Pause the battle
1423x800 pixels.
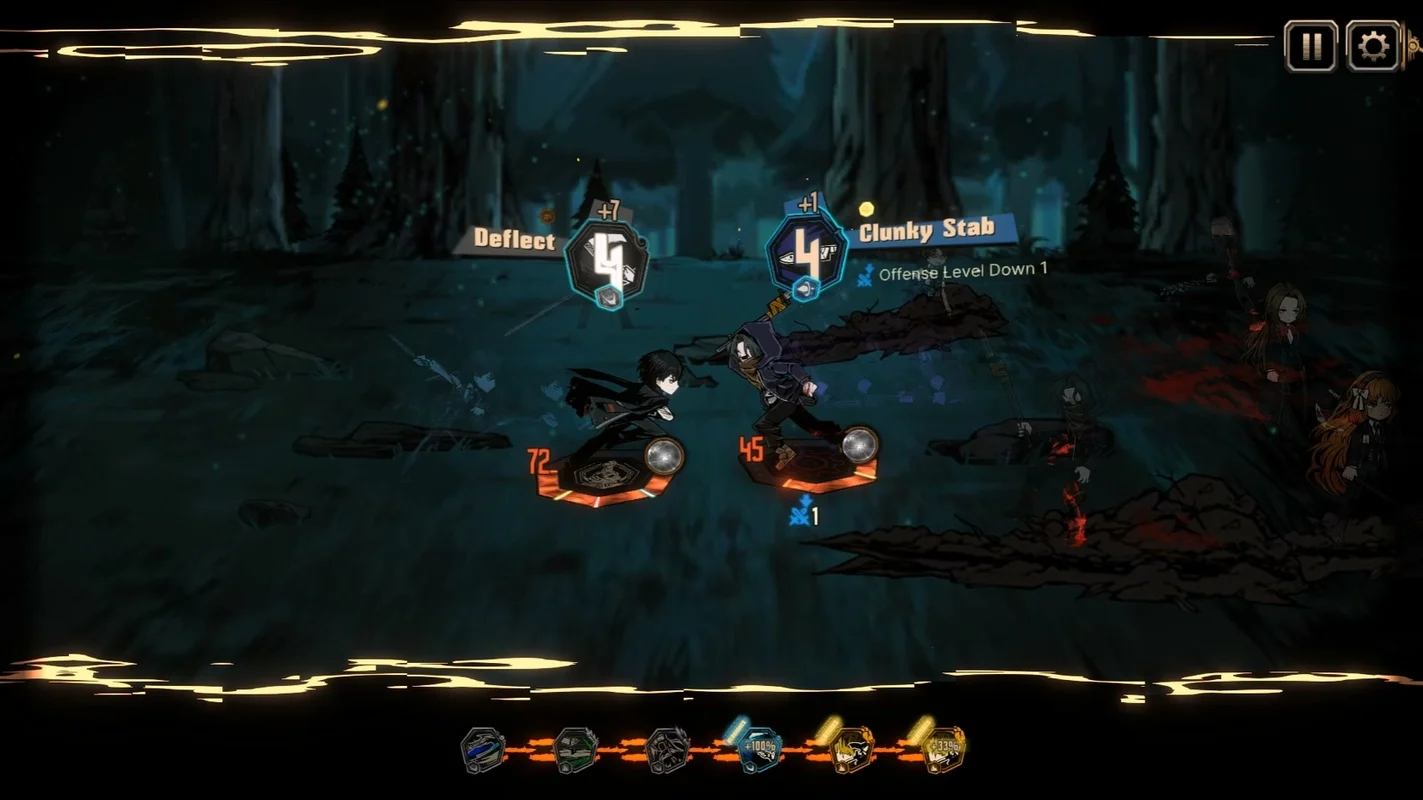1310,46
